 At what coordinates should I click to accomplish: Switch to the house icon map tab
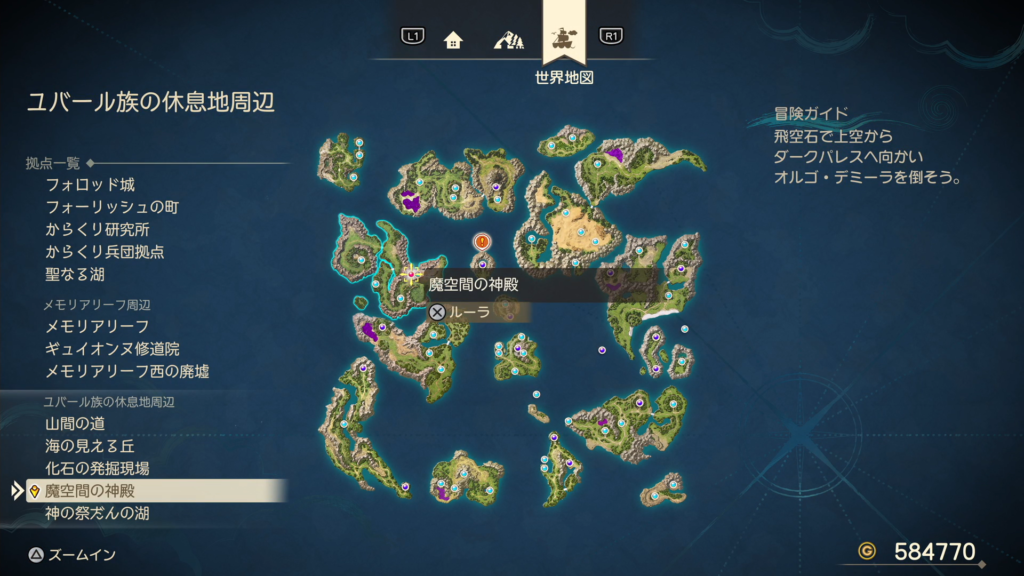tap(453, 40)
